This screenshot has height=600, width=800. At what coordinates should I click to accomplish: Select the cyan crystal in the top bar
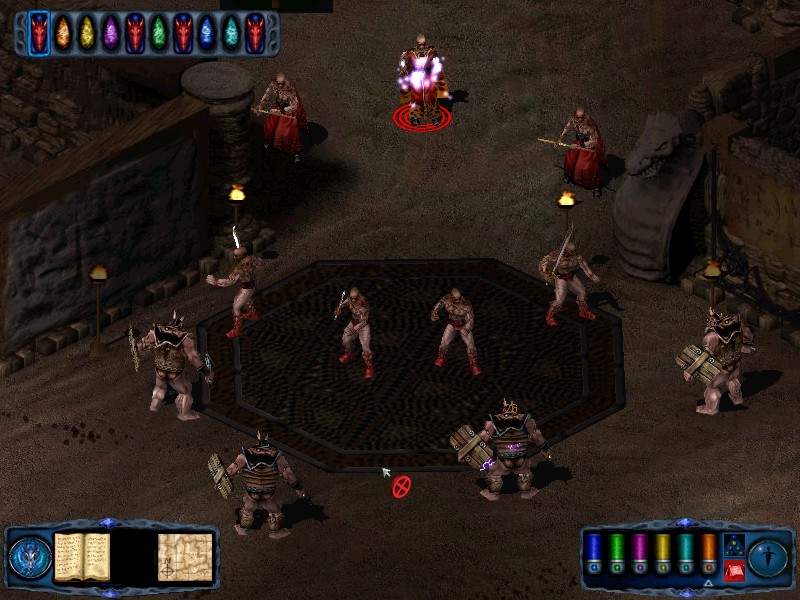[231, 33]
